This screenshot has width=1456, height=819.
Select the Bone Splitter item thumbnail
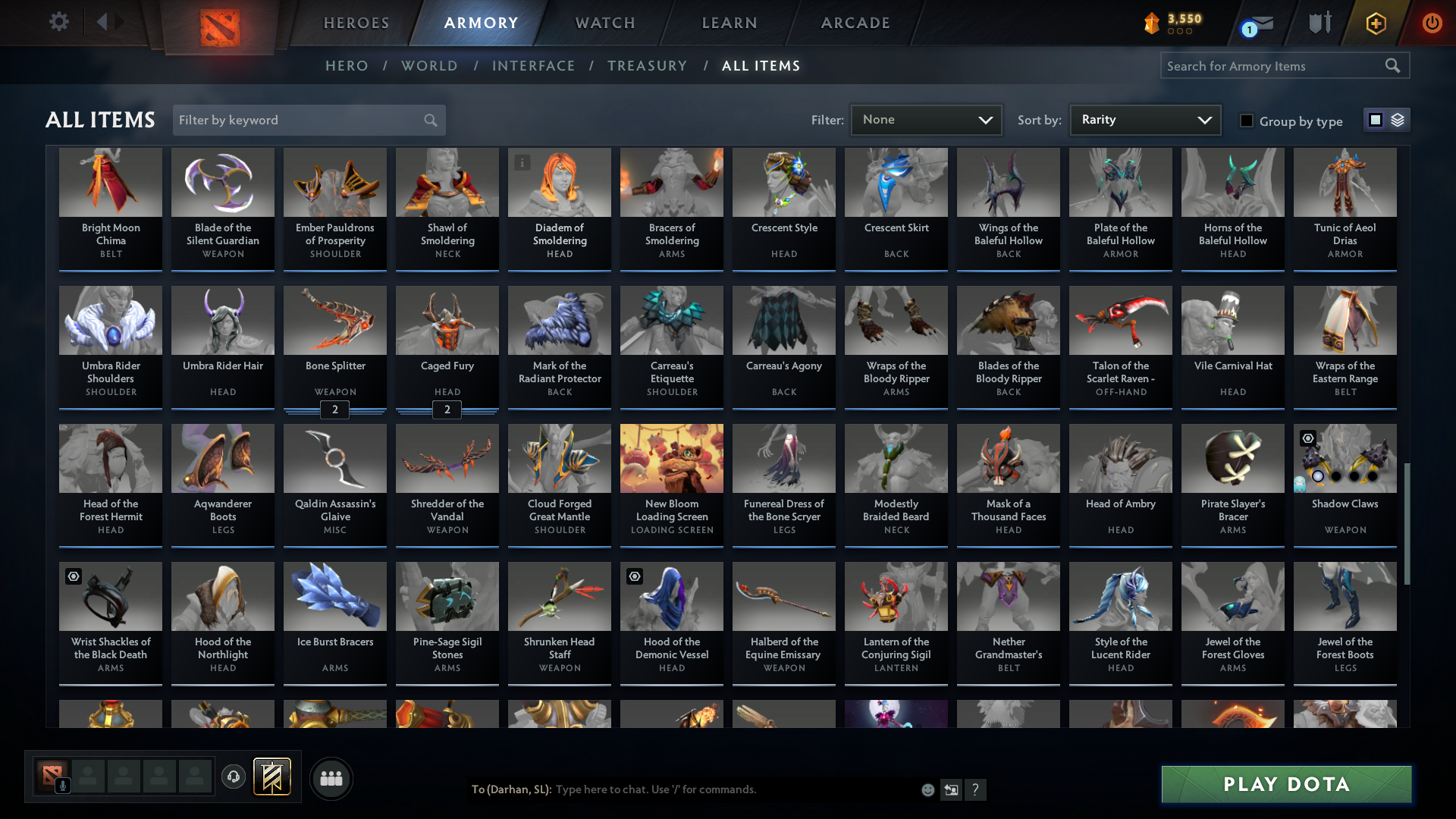point(334,320)
